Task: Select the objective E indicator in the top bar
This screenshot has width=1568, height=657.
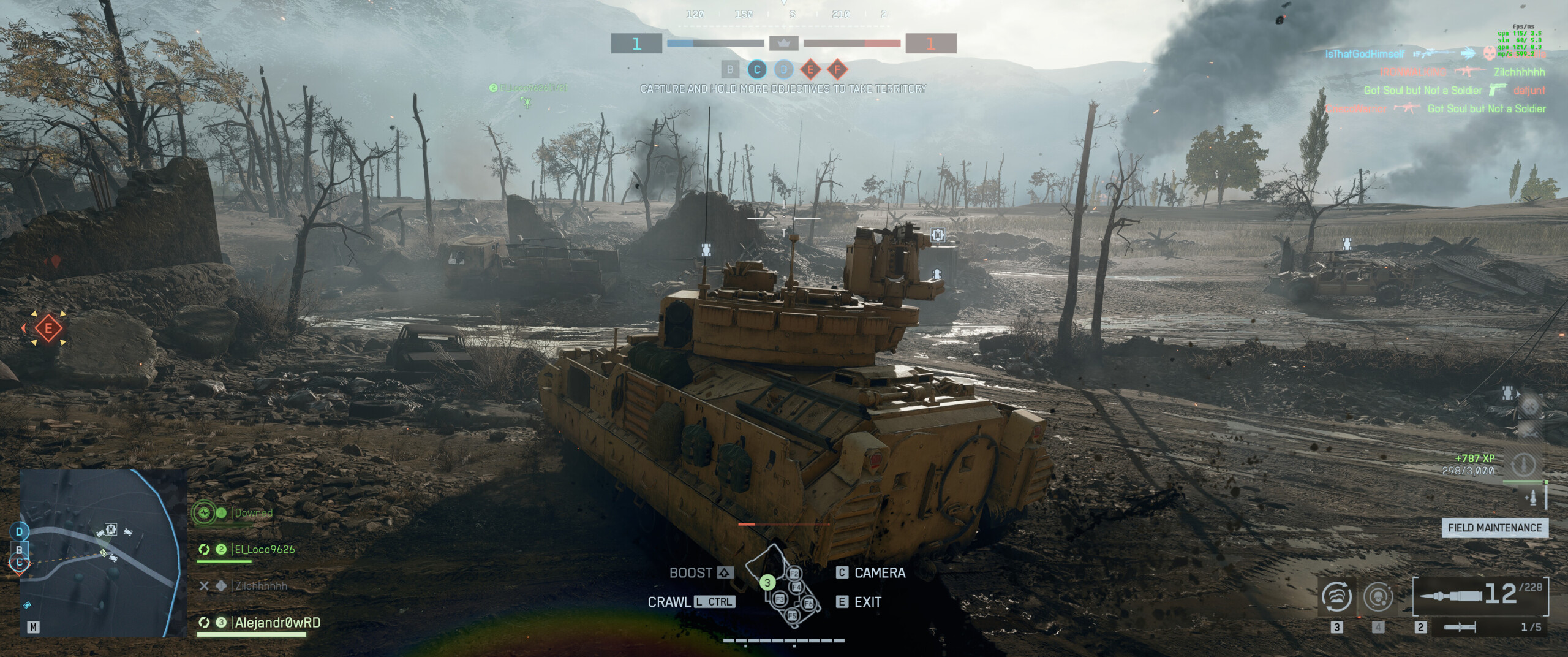Action: (x=810, y=69)
